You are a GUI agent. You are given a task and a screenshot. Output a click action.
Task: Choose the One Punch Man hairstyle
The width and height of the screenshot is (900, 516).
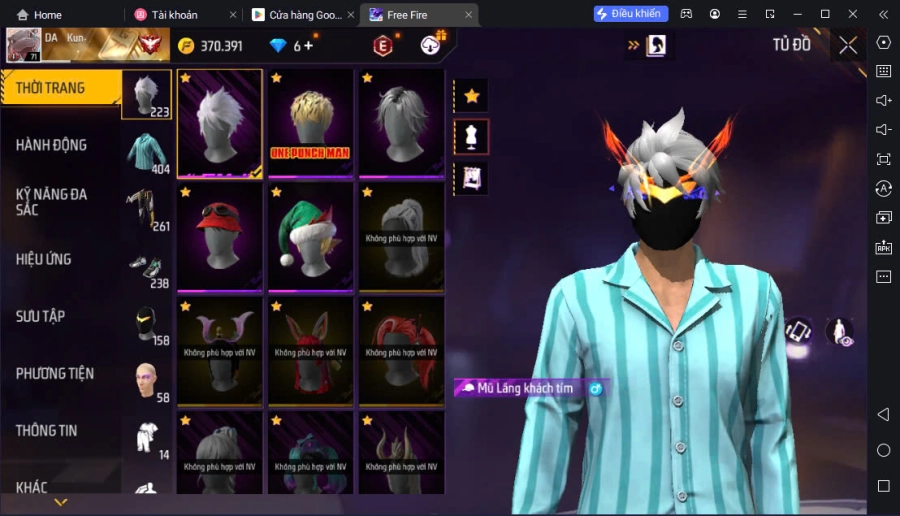click(310, 123)
